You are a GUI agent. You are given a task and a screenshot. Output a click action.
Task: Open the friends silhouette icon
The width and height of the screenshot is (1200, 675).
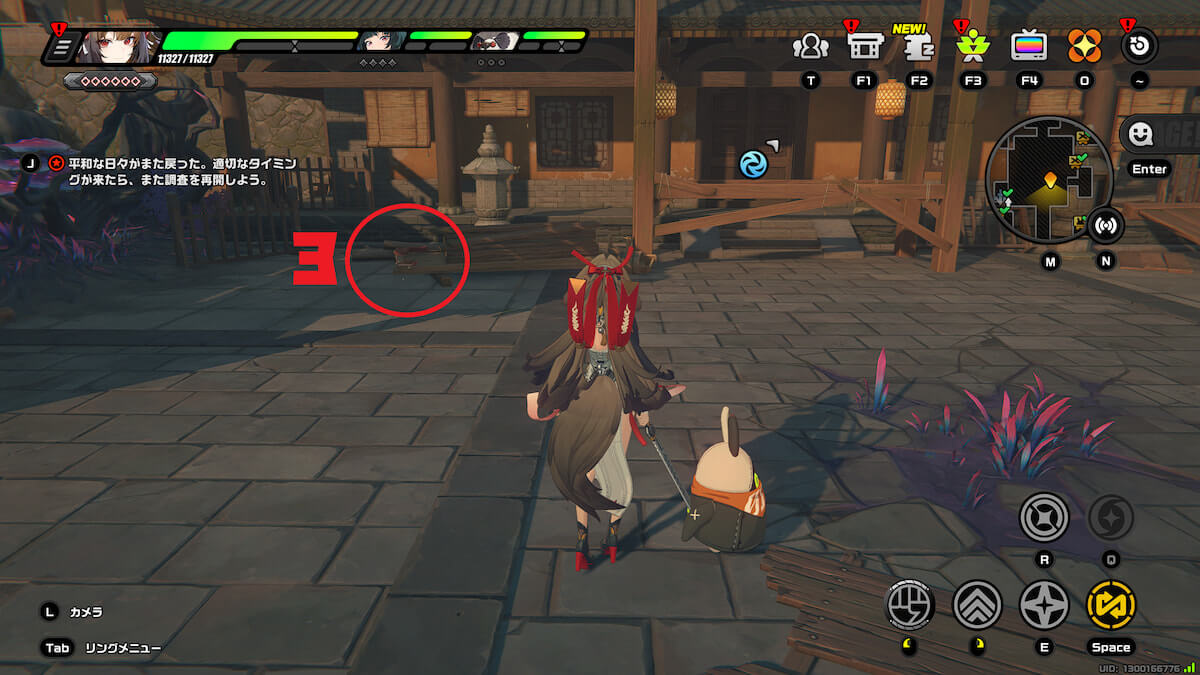pyautogui.click(x=810, y=46)
